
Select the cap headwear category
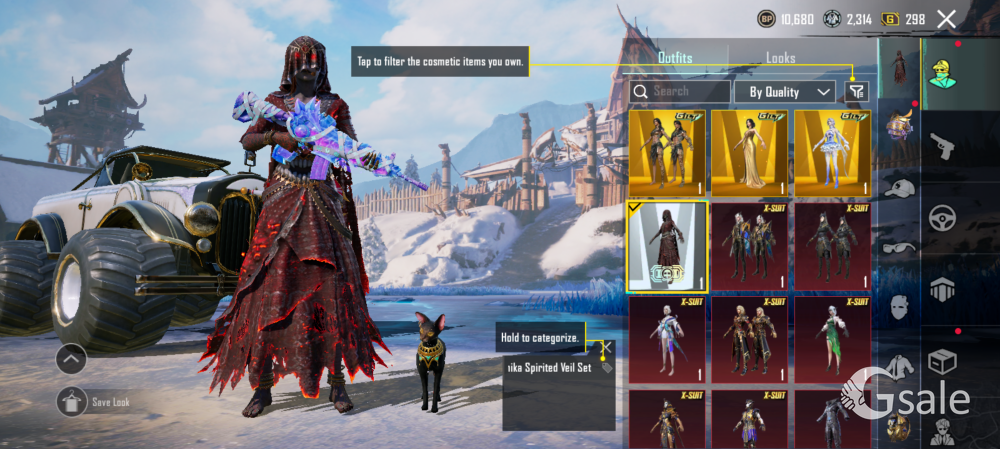(899, 188)
